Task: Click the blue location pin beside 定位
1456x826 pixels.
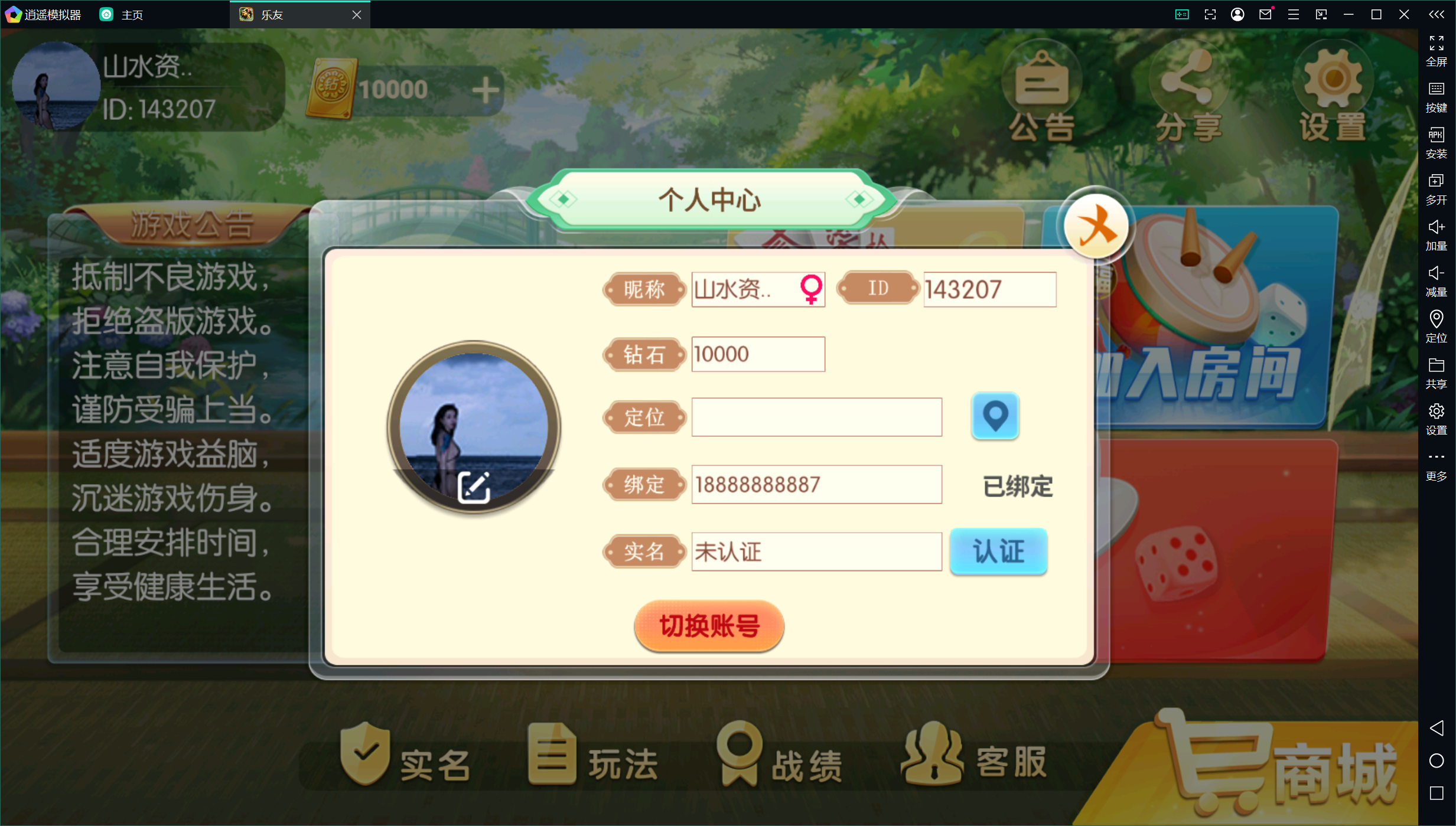Action: [994, 417]
